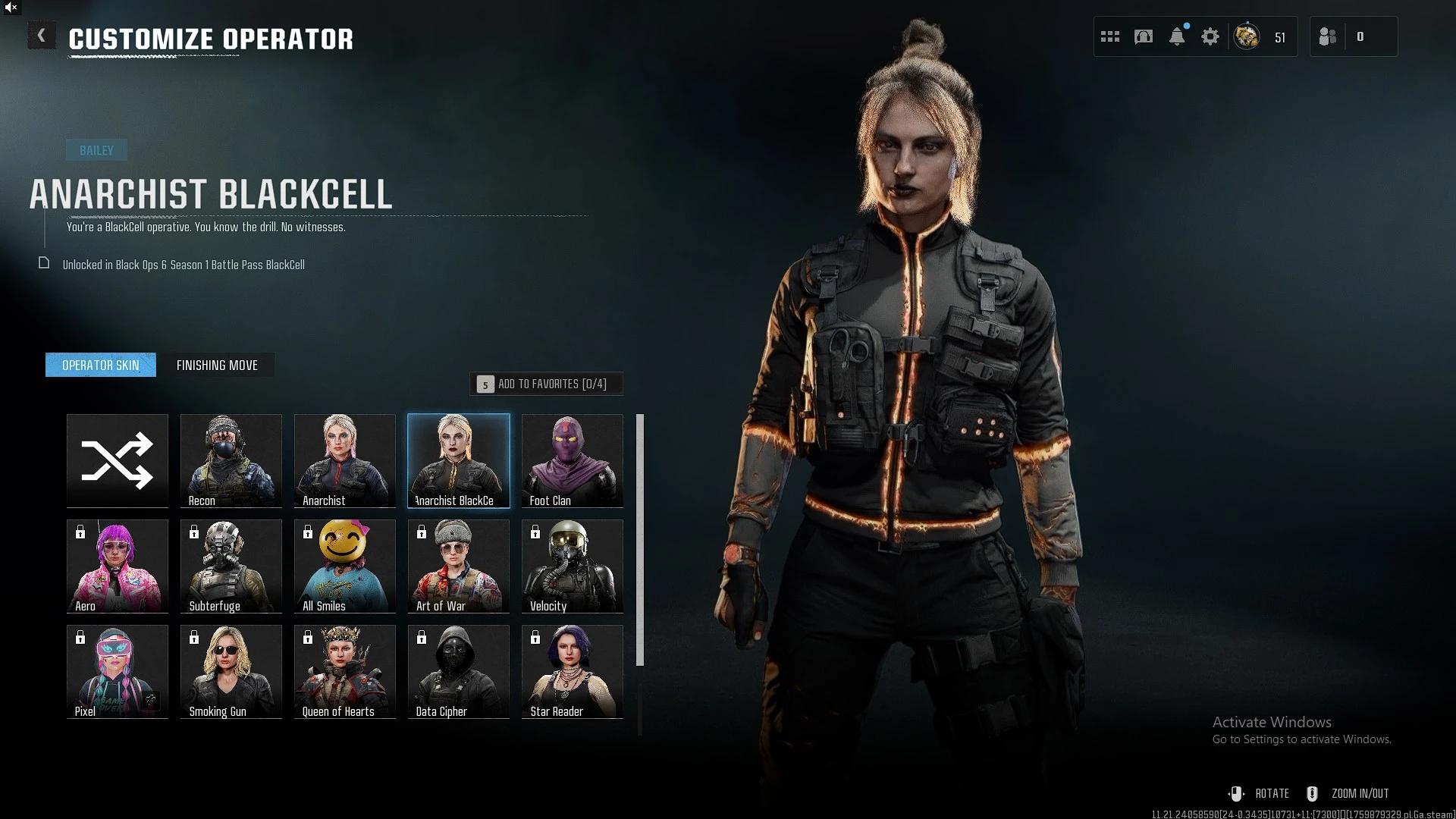Select the All Smiles emoji skin
This screenshot has width=1456, height=819.
pos(345,566)
